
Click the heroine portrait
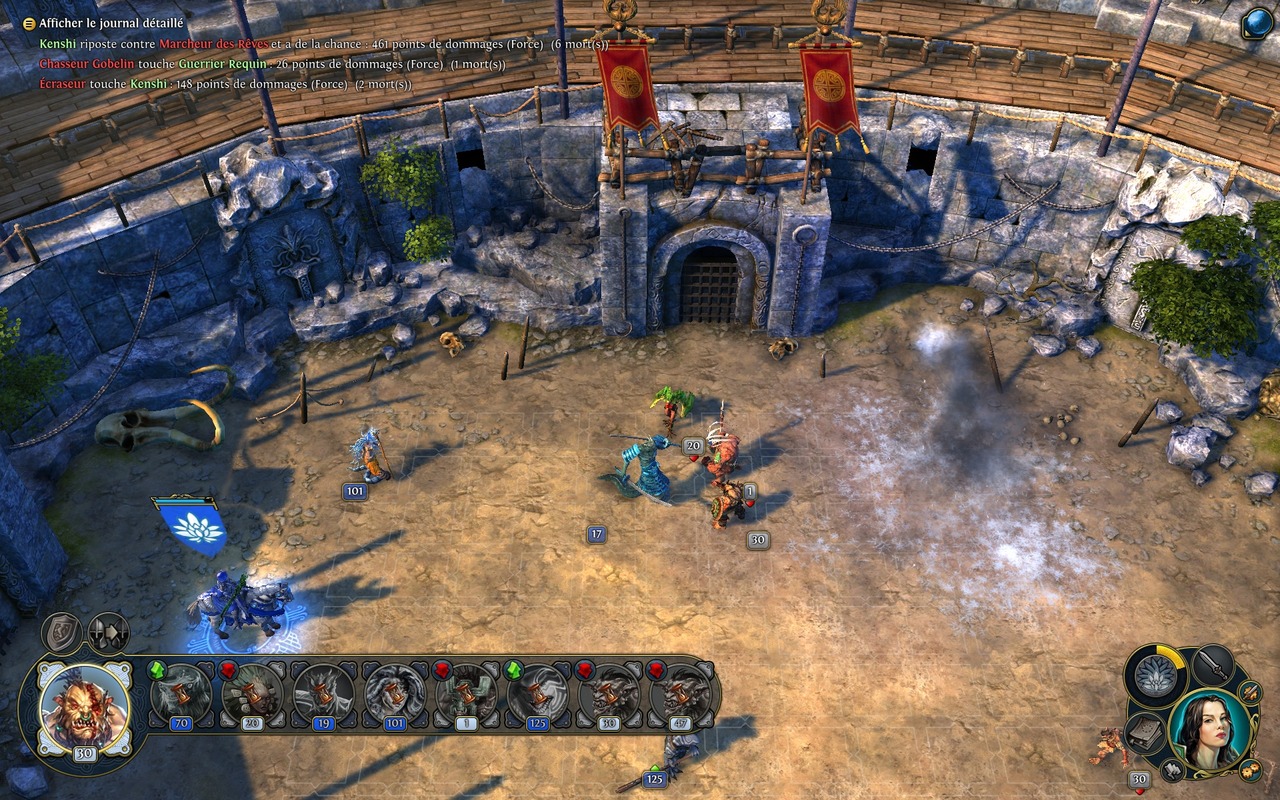pyautogui.click(x=1209, y=728)
